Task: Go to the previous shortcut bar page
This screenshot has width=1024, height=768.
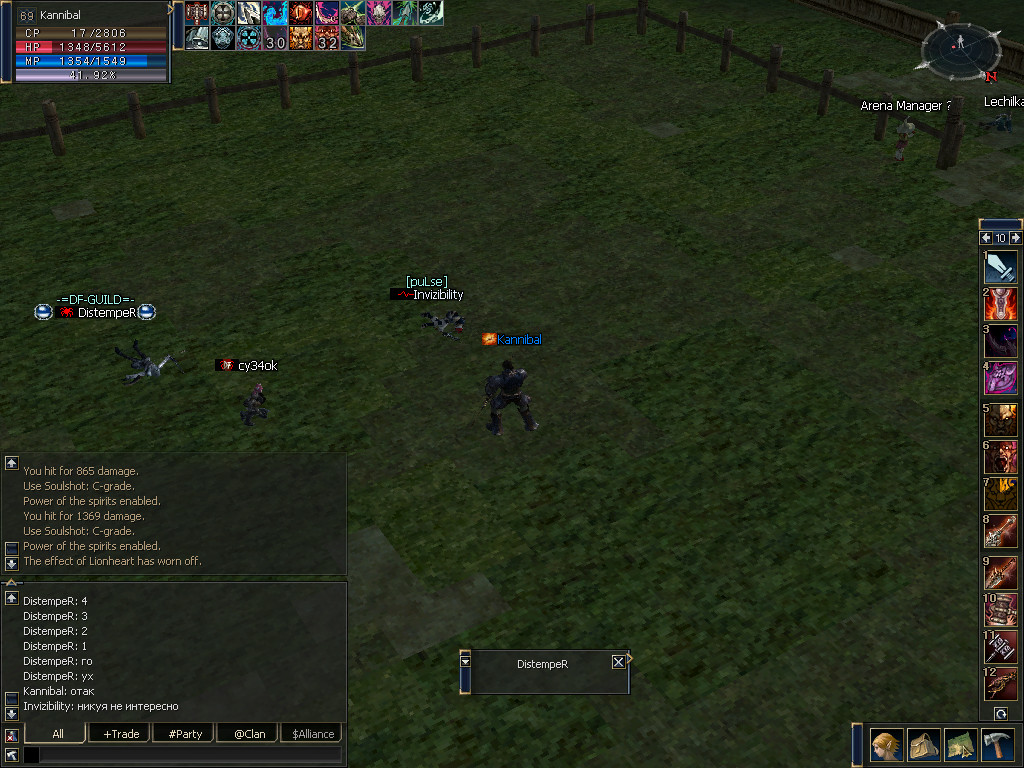Action: coord(986,238)
